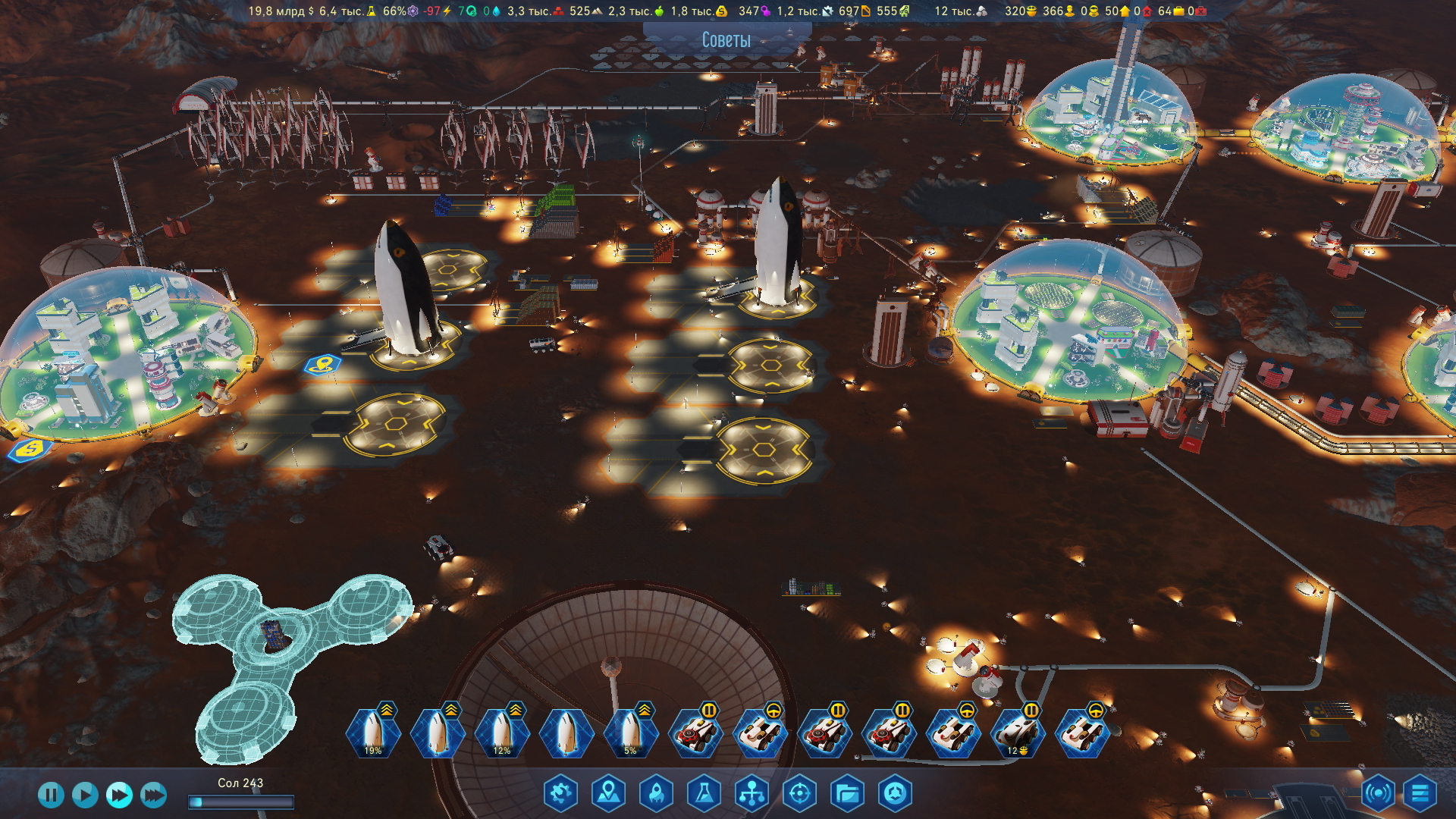
Task: Open the radio broadcast signal button
Action: click(1377, 794)
